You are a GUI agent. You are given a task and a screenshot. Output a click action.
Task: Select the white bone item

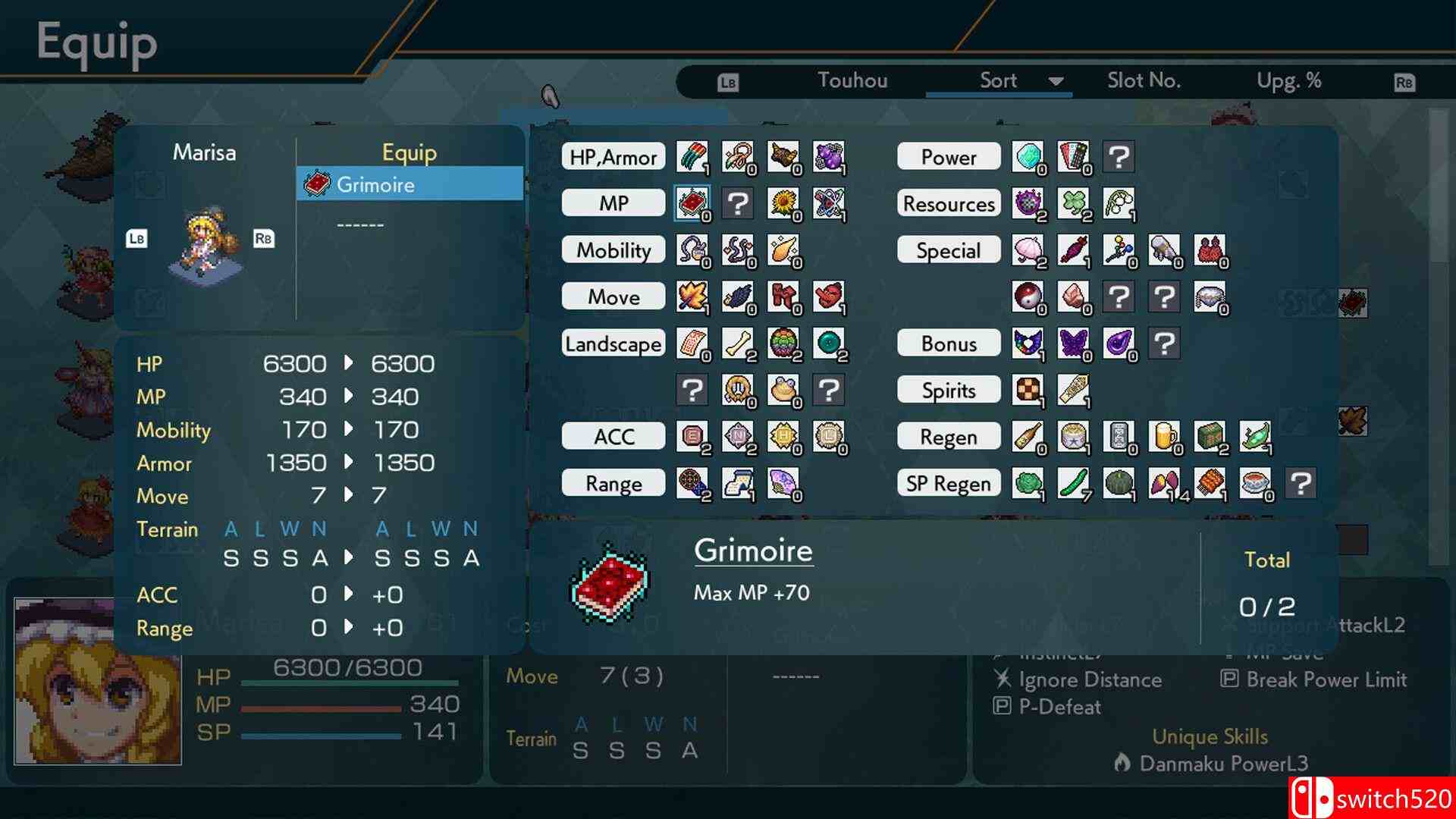tap(737, 344)
